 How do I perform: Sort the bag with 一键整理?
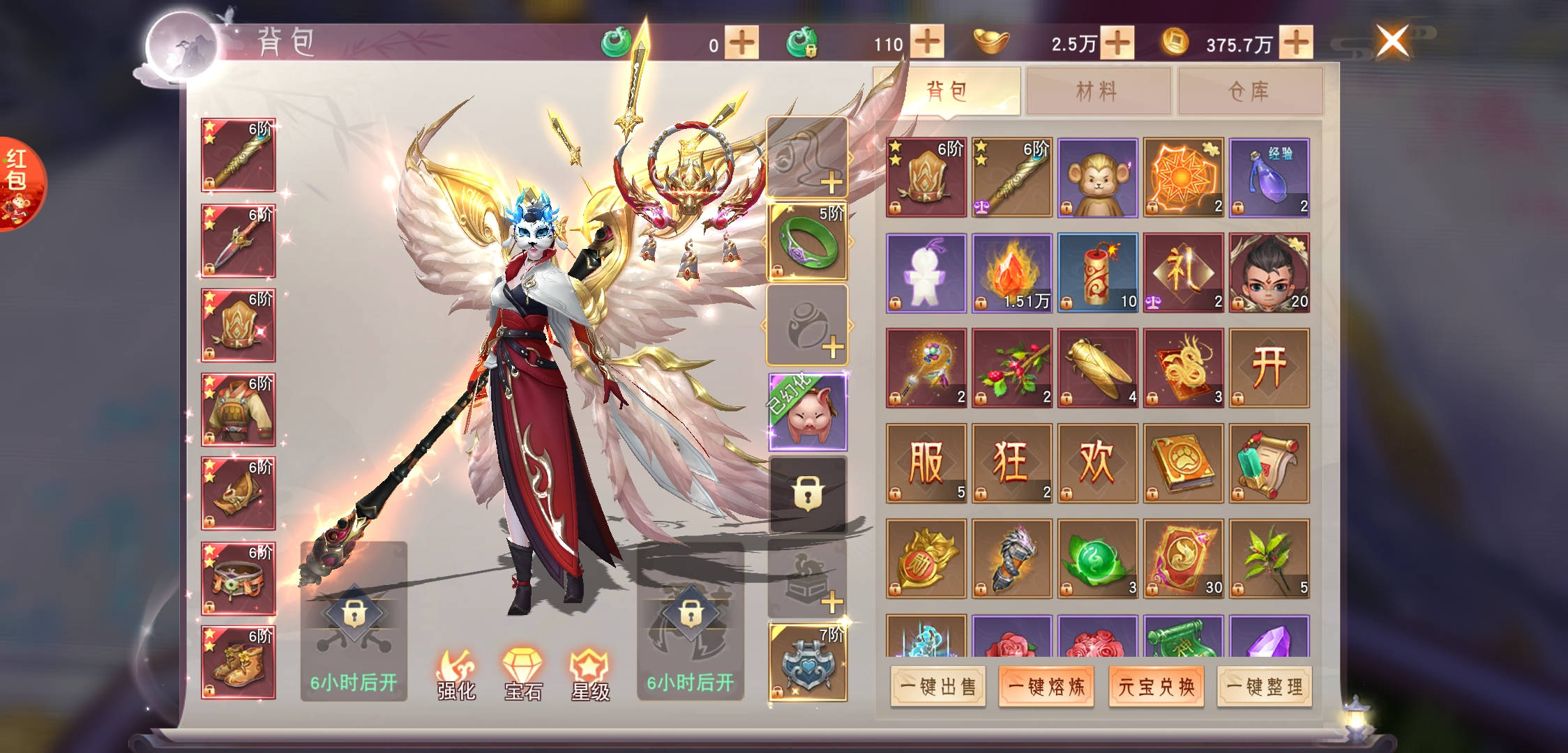[1265, 687]
